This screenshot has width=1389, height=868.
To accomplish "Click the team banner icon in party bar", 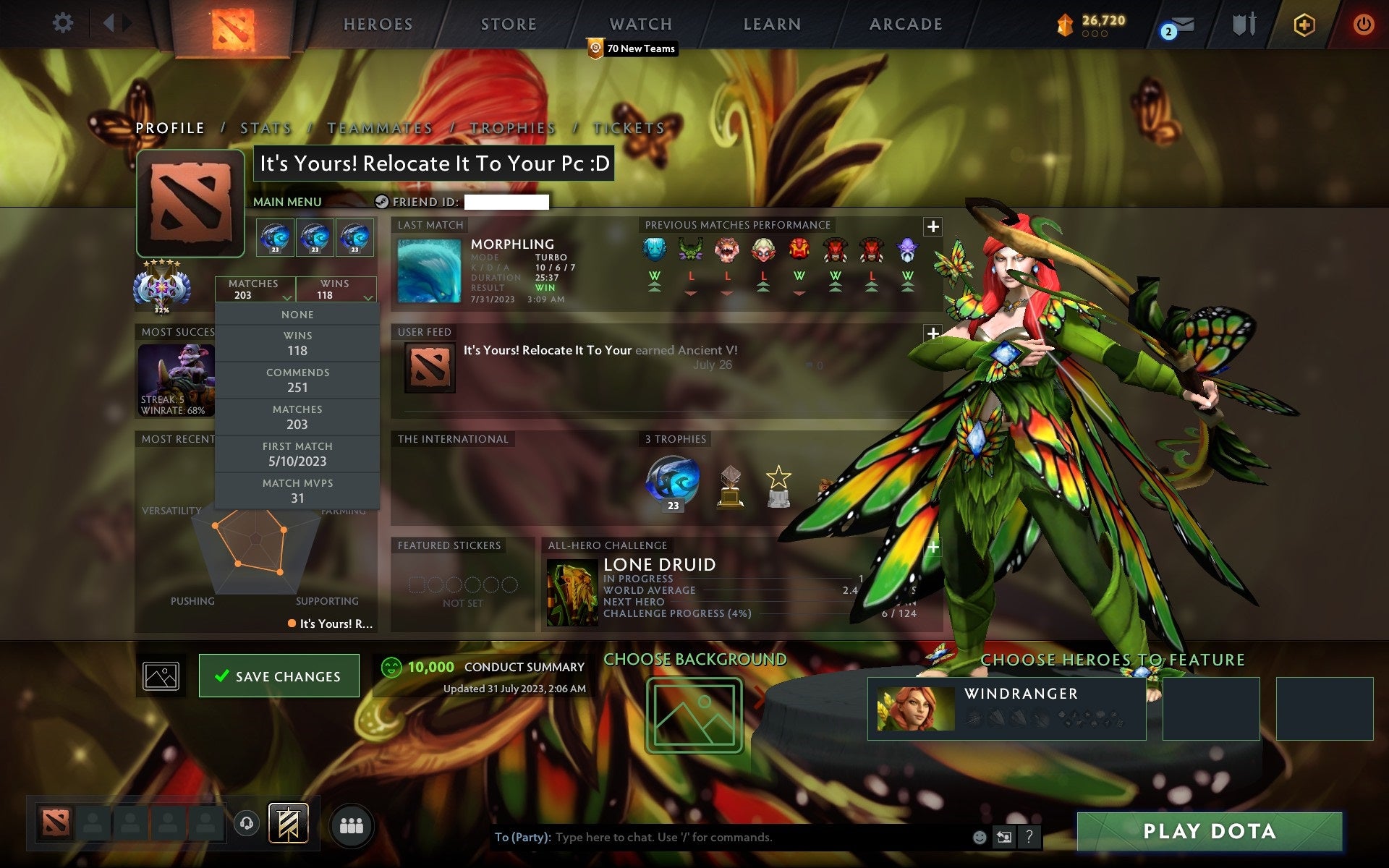I will (x=288, y=822).
